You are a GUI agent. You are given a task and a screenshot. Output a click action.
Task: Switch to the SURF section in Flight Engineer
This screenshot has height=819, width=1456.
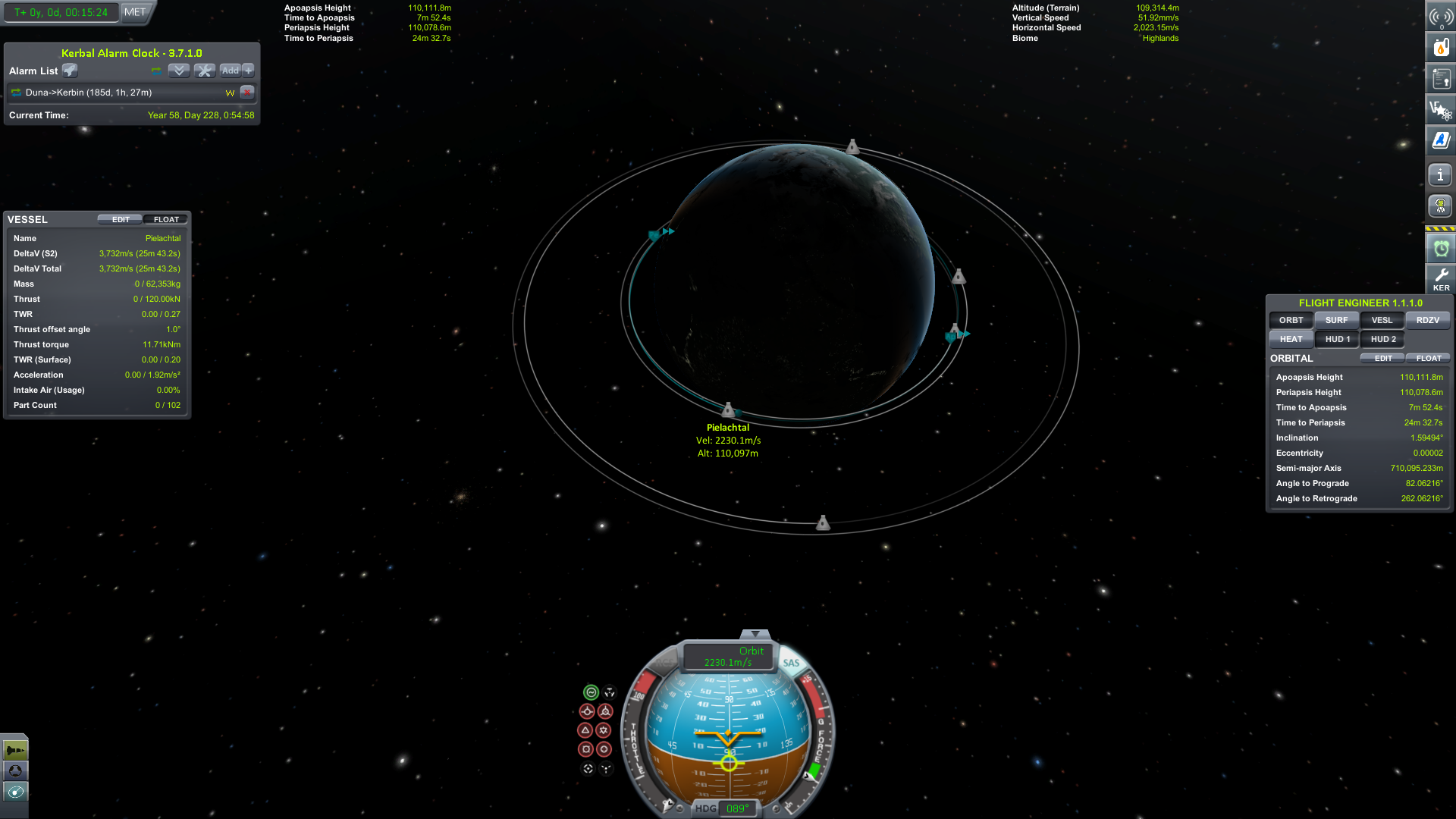(x=1336, y=320)
